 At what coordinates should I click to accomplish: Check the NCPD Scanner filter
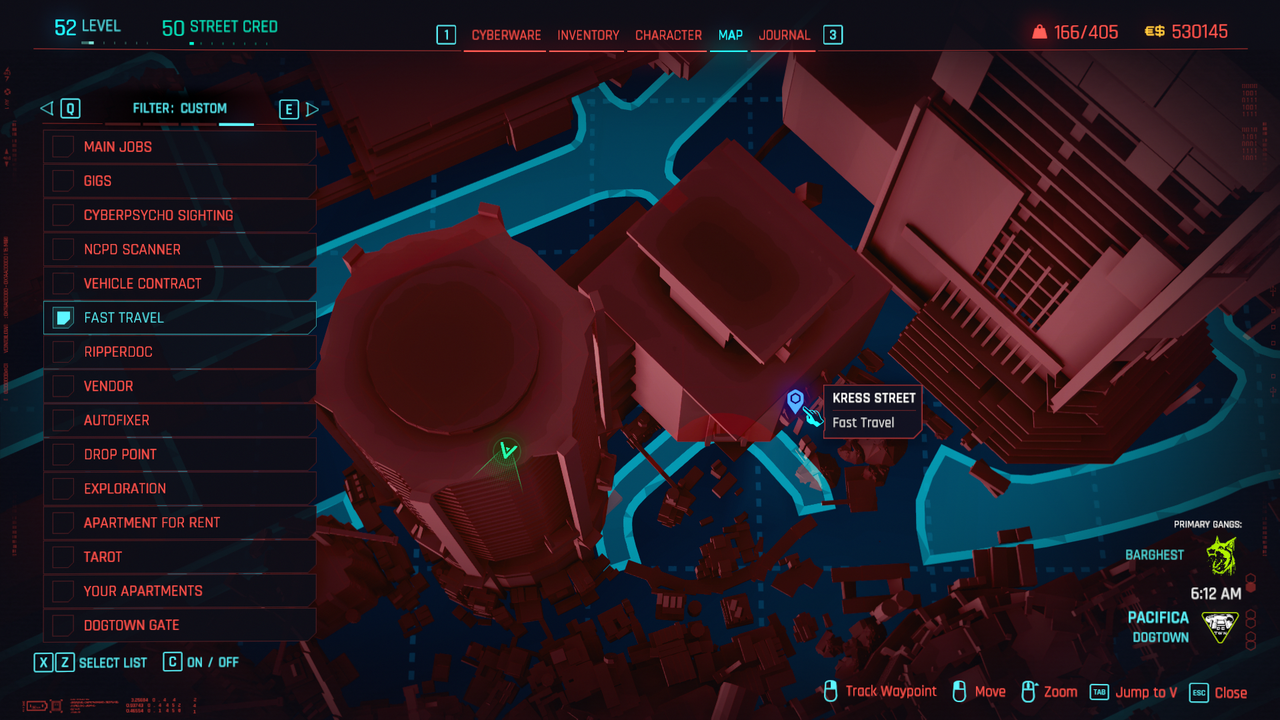[63, 249]
